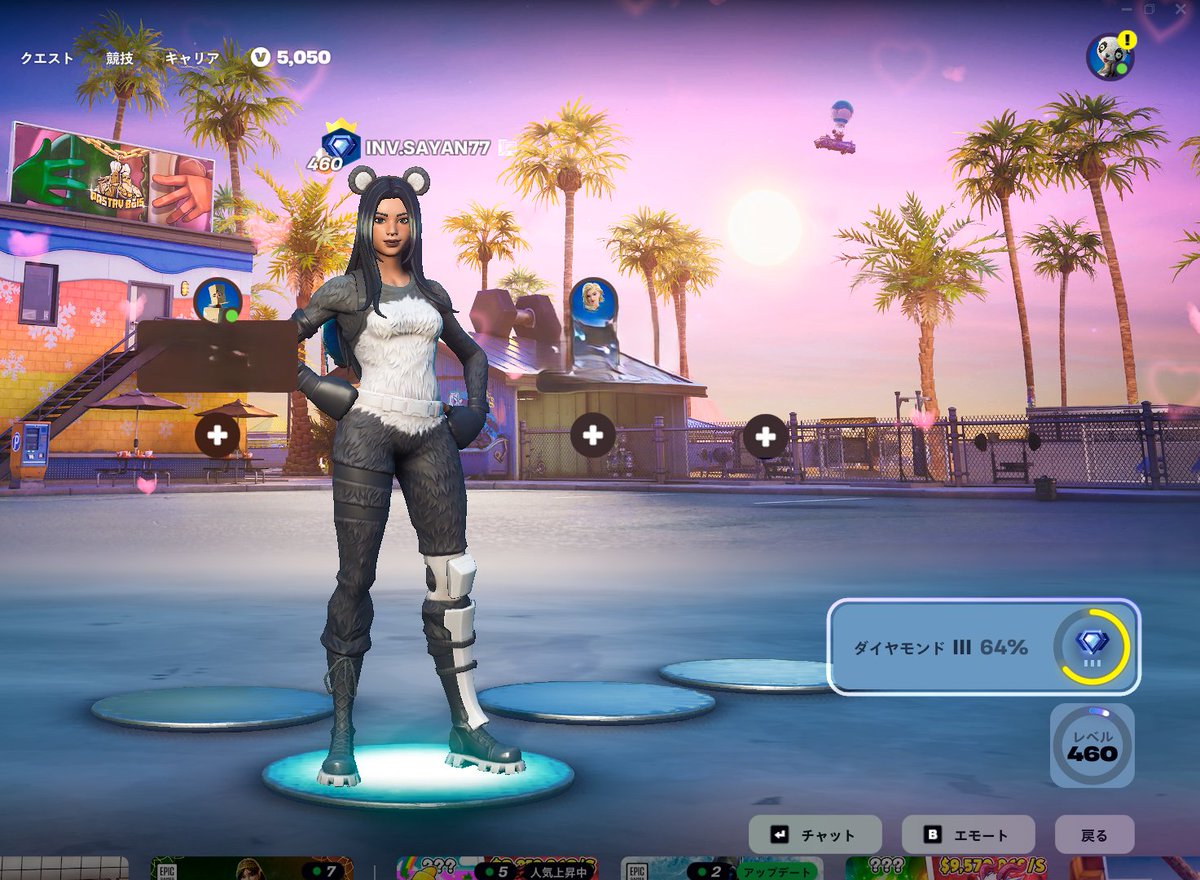Open the クエスト (Quests) tab

(x=47, y=58)
